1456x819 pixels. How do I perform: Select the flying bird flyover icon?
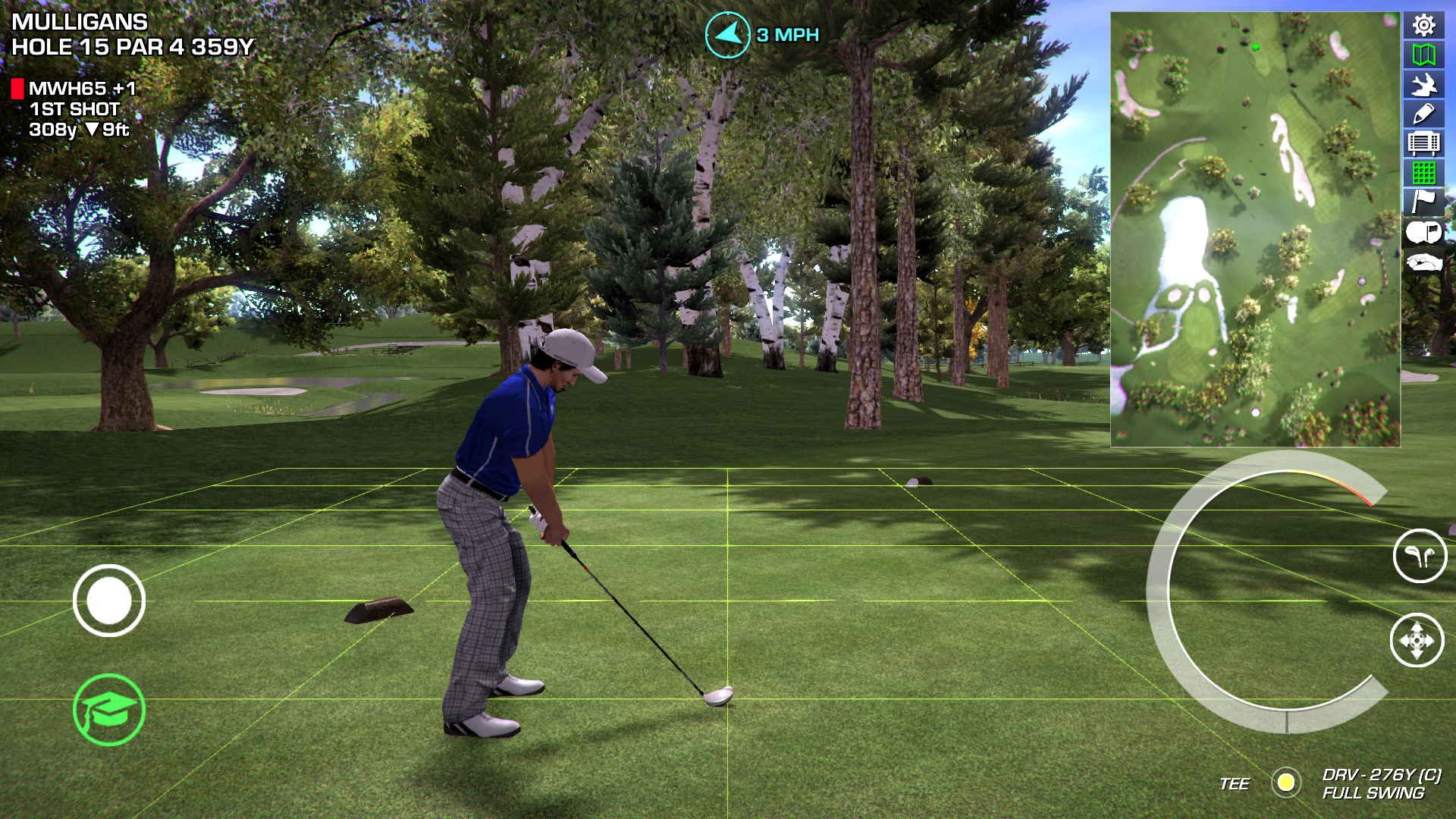click(1423, 84)
